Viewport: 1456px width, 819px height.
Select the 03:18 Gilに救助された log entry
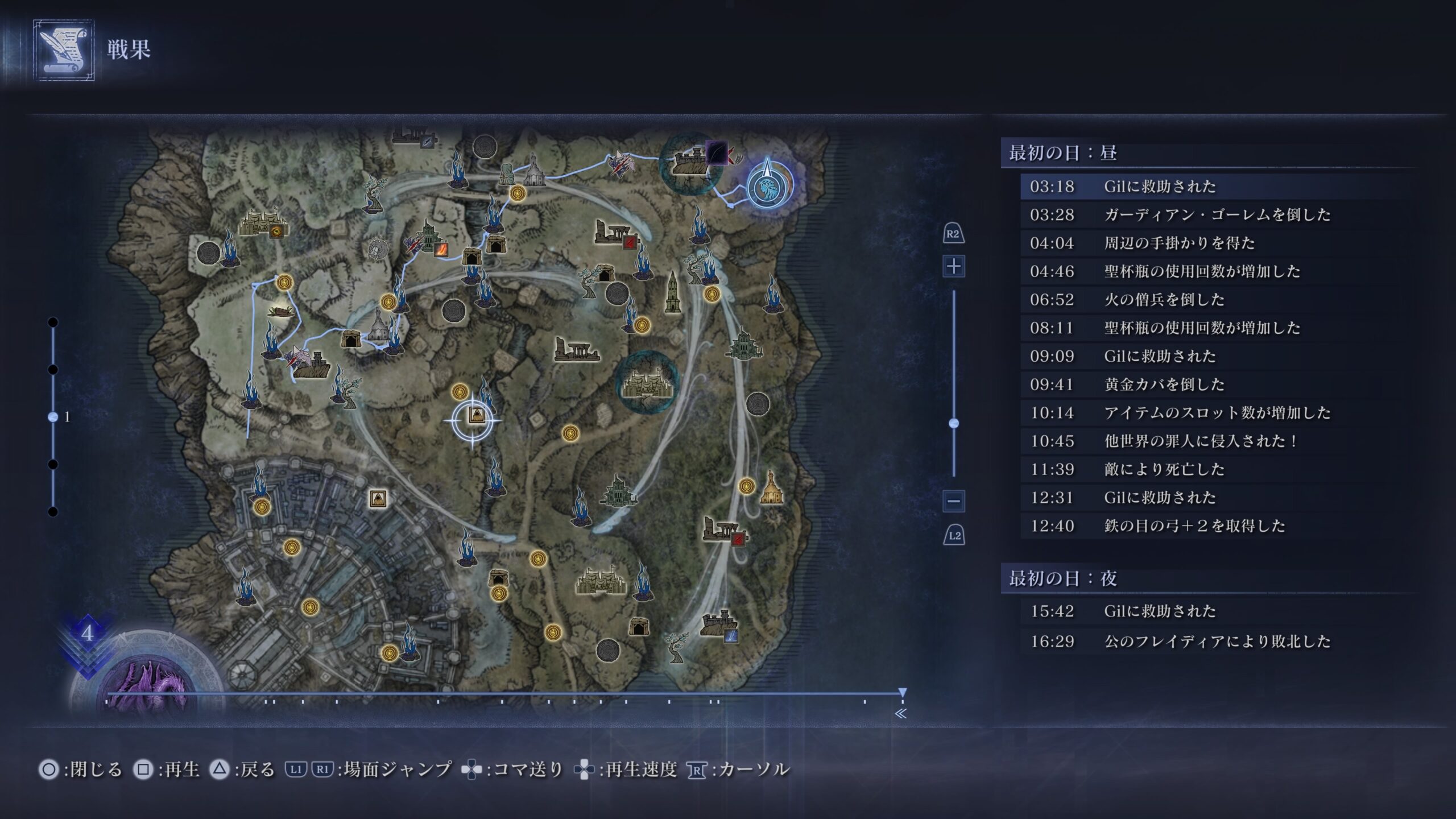tap(1160, 187)
